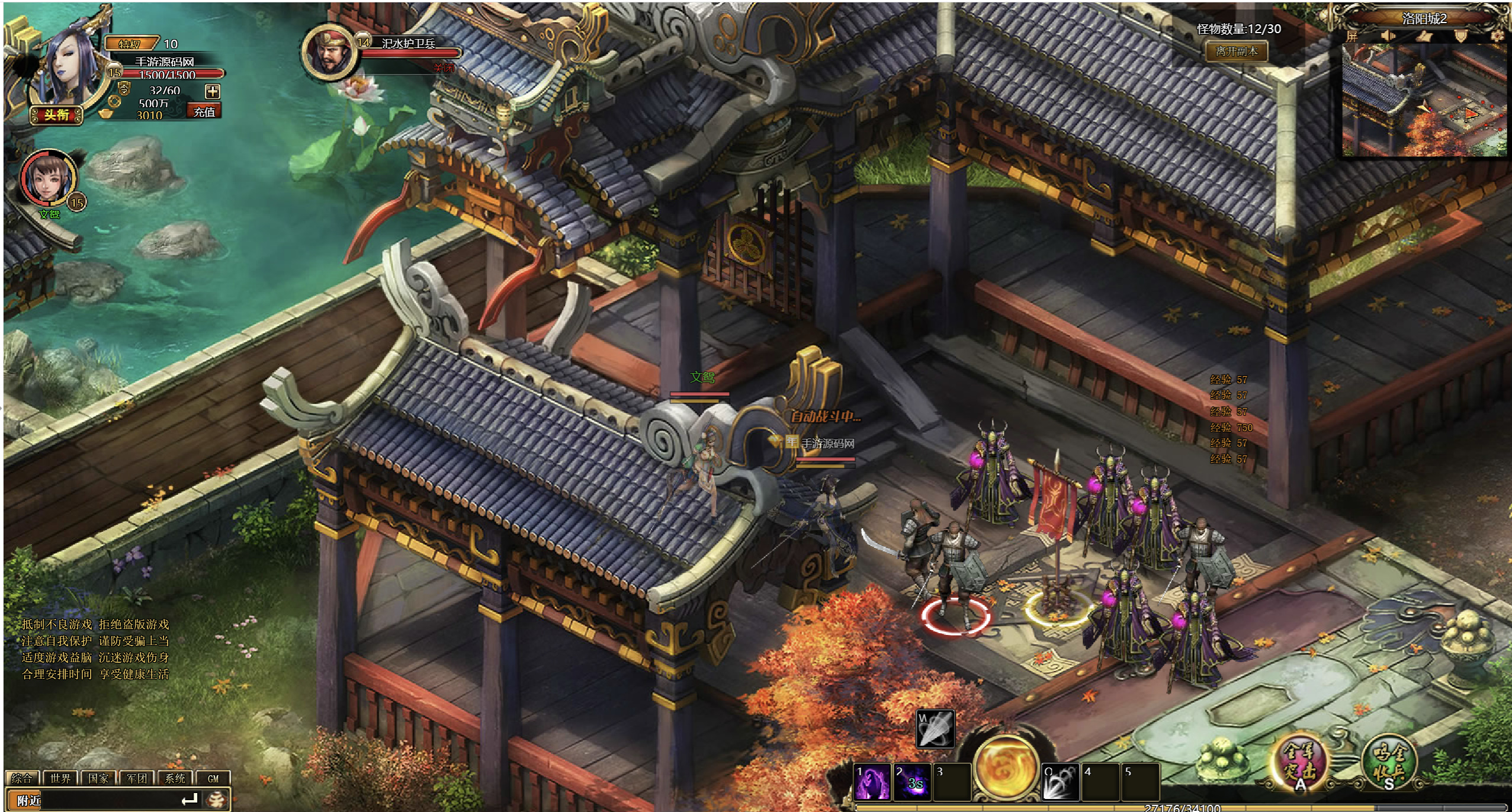Switch chat to the 综合 tab
The image size is (1512, 812).
22,778
